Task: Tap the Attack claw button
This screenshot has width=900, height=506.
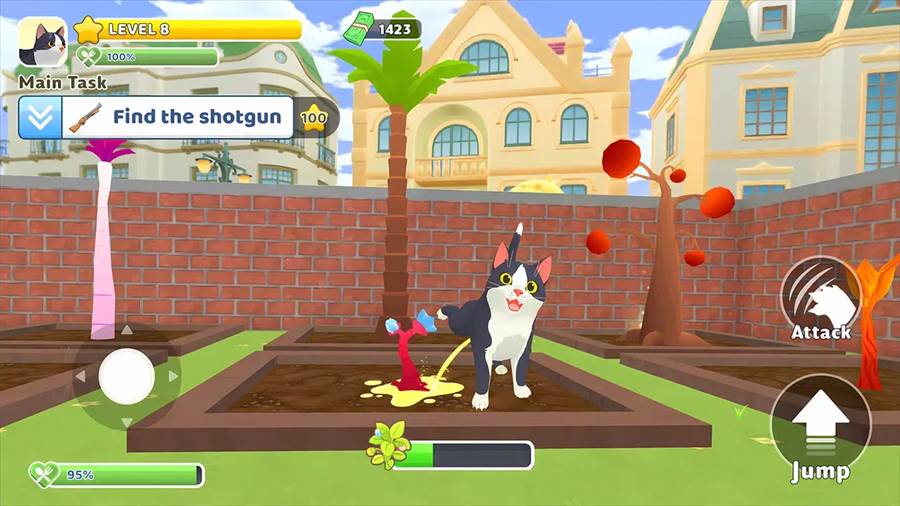Action: coord(821,298)
